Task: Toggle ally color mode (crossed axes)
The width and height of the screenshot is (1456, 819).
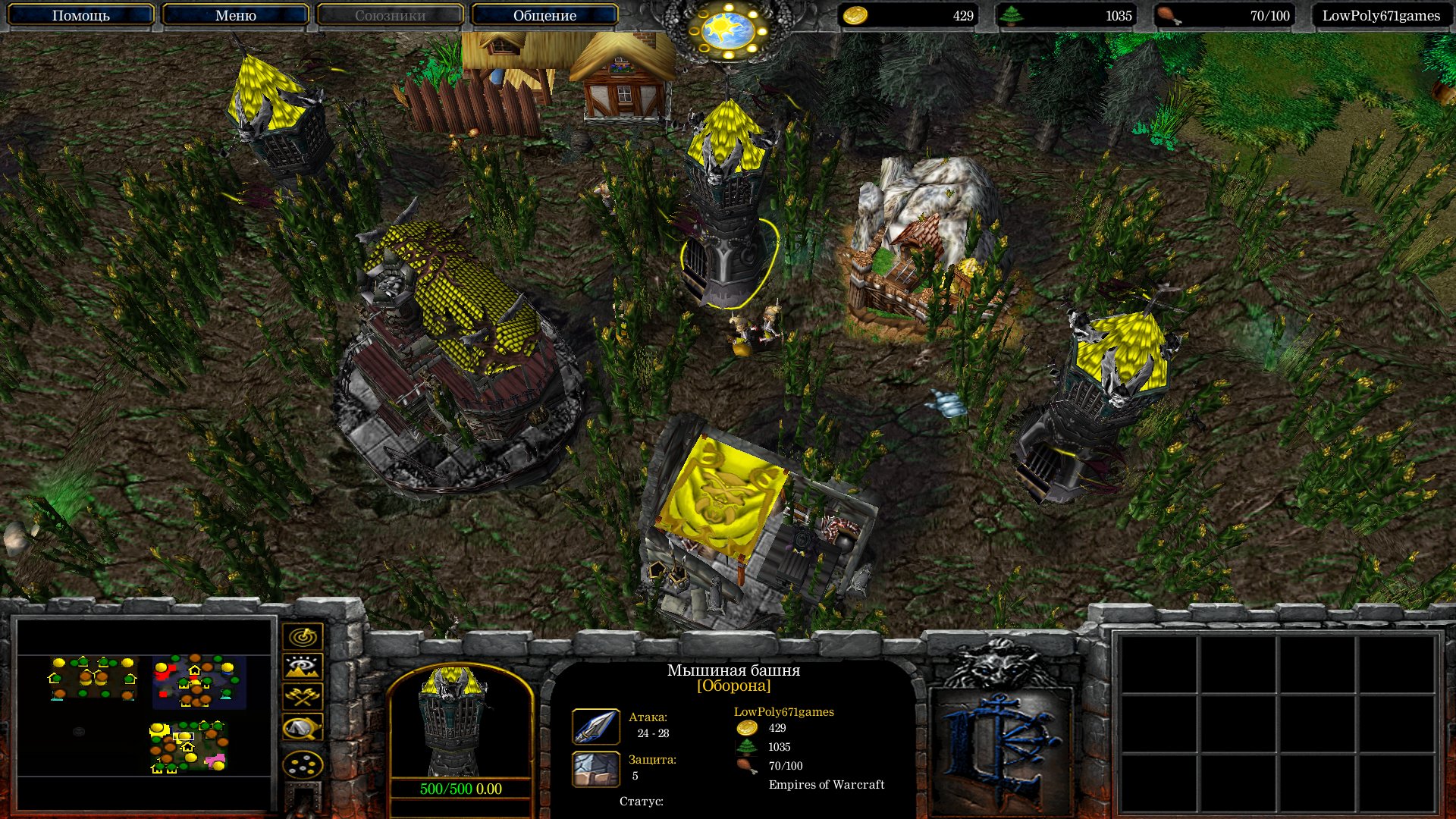Action: 303,697
